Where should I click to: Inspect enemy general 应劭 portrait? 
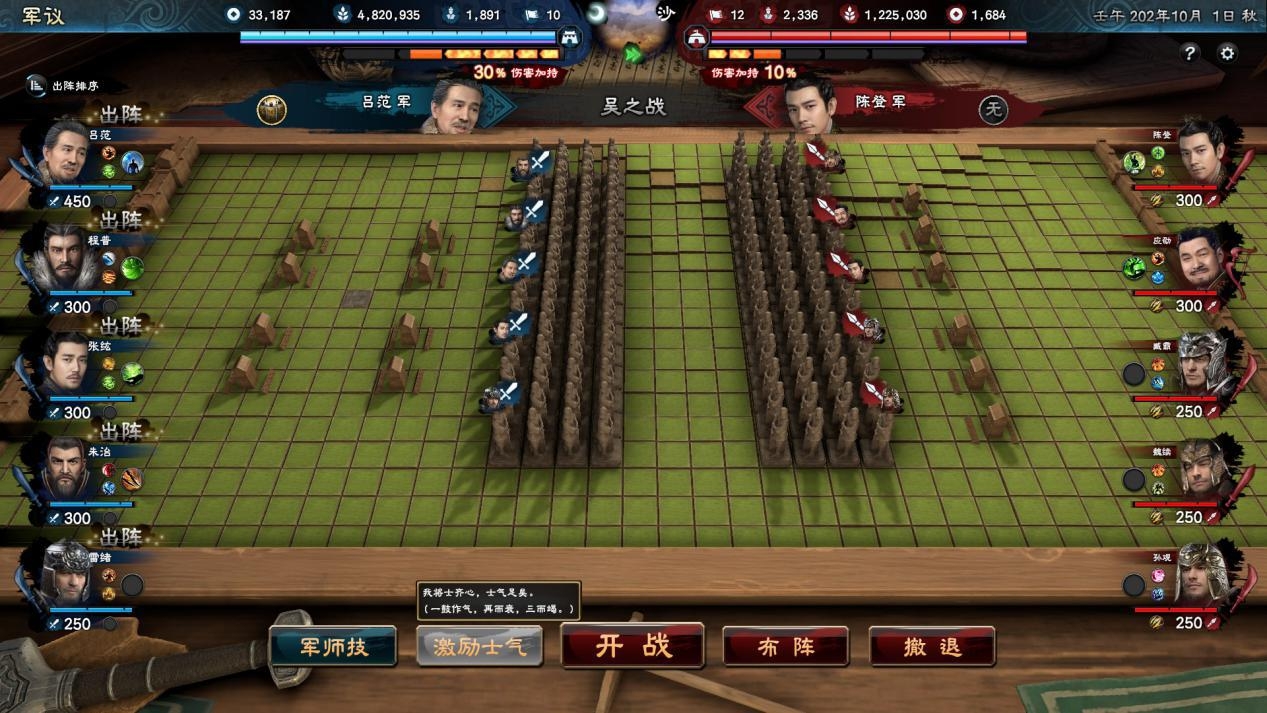pos(1201,258)
